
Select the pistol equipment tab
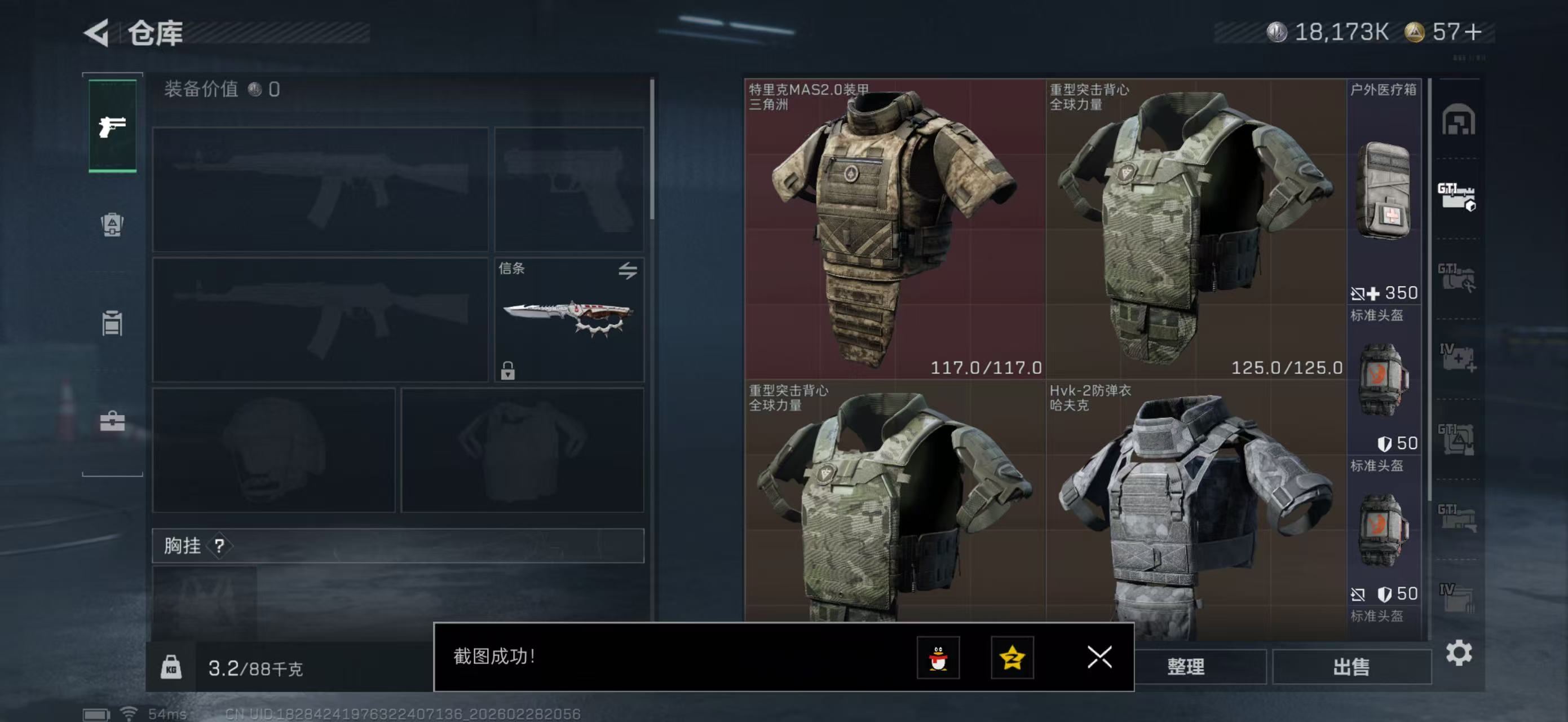click(x=113, y=126)
